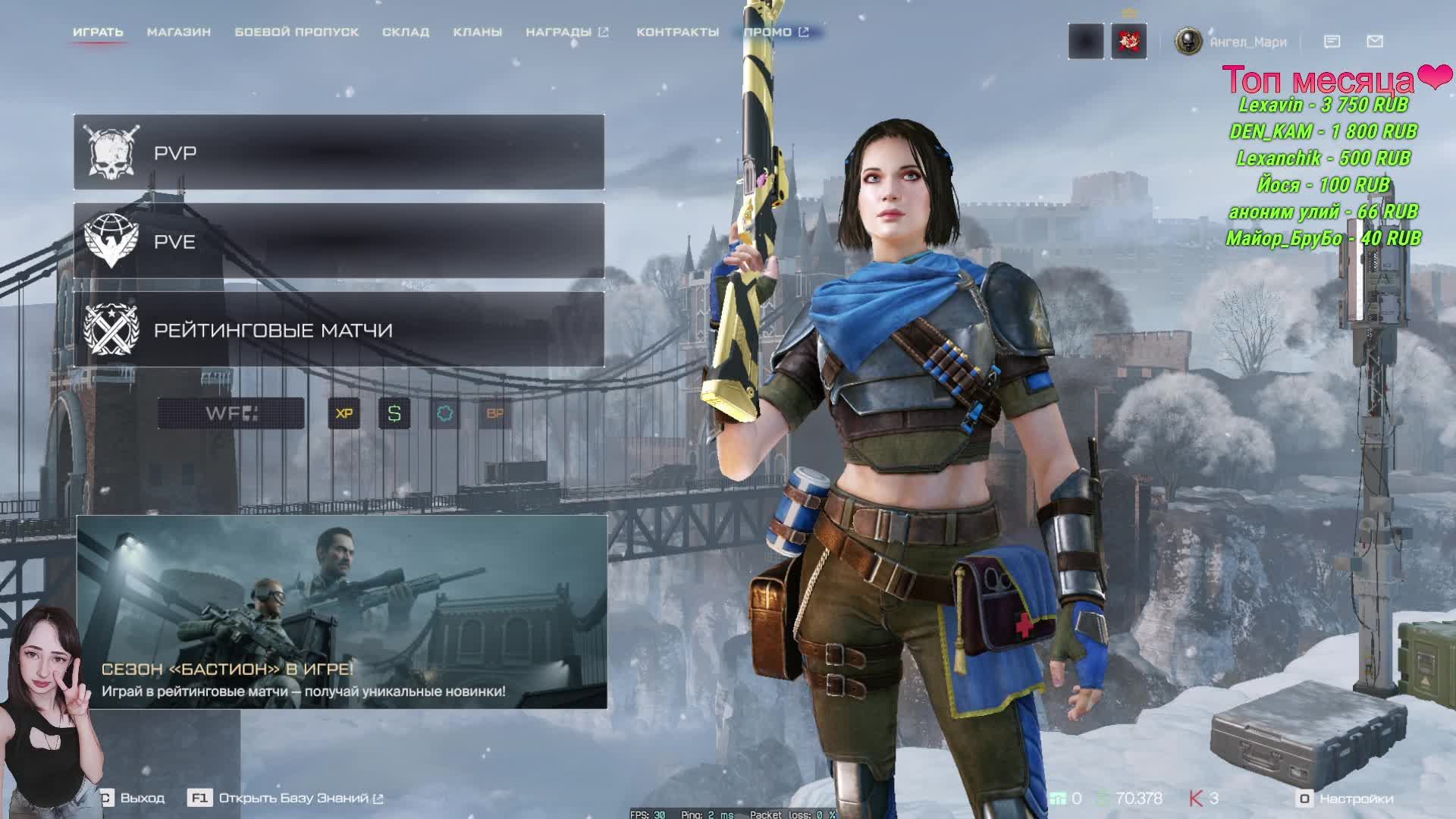This screenshot has height=819, width=1456.
Task: Open the Сезон «Бастион» news banner
Action: [x=341, y=612]
